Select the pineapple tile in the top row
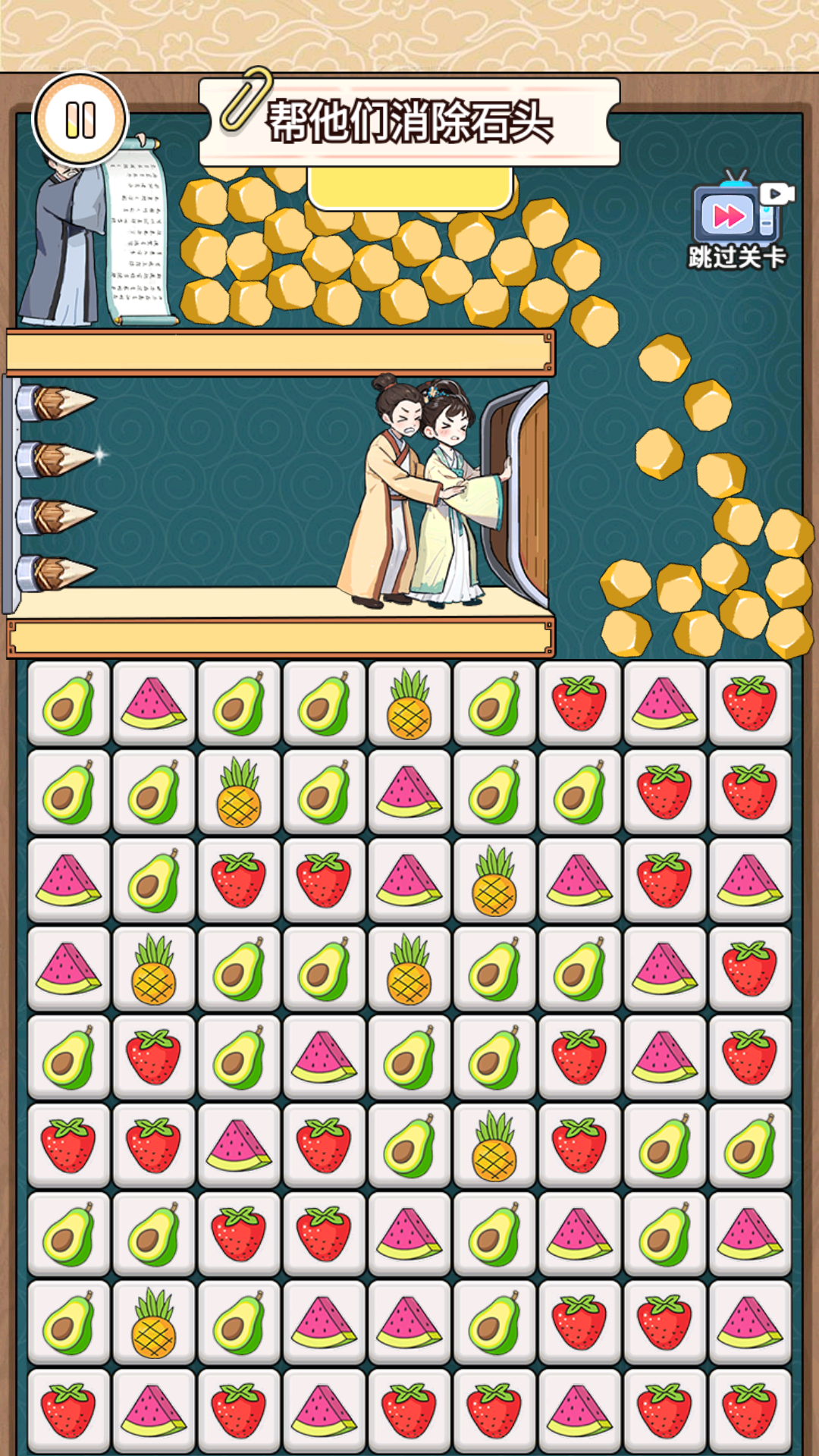 point(409,703)
